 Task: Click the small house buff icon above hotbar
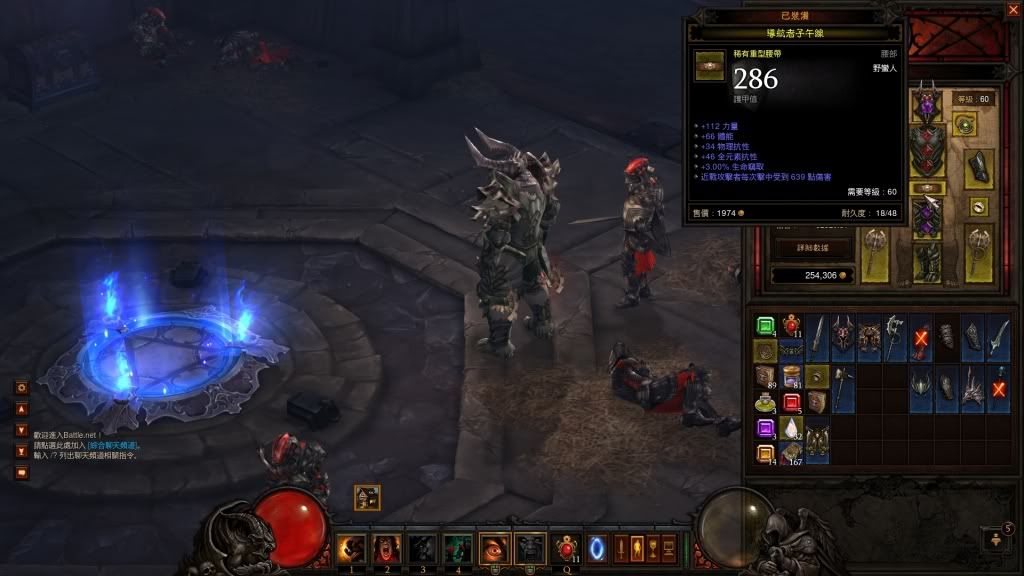coord(367,497)
